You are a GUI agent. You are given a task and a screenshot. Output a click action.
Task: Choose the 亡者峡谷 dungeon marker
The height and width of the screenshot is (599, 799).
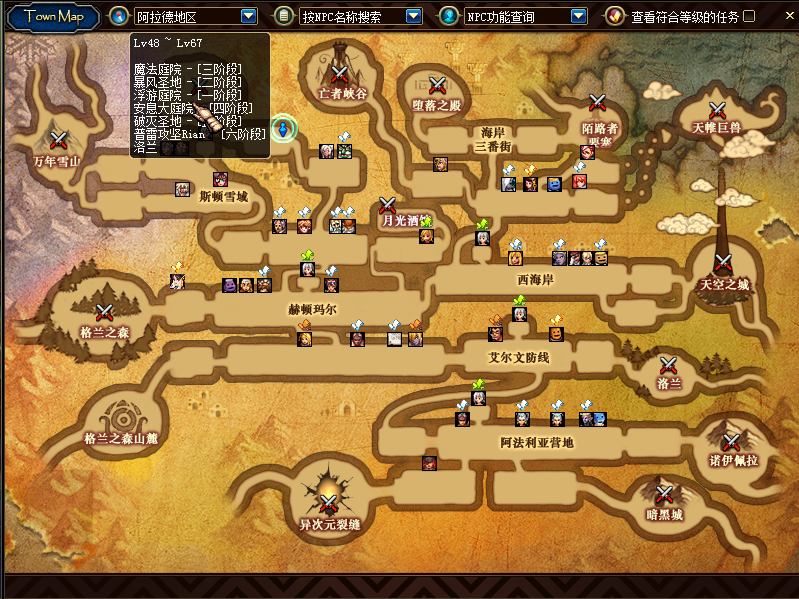point(340,73)
